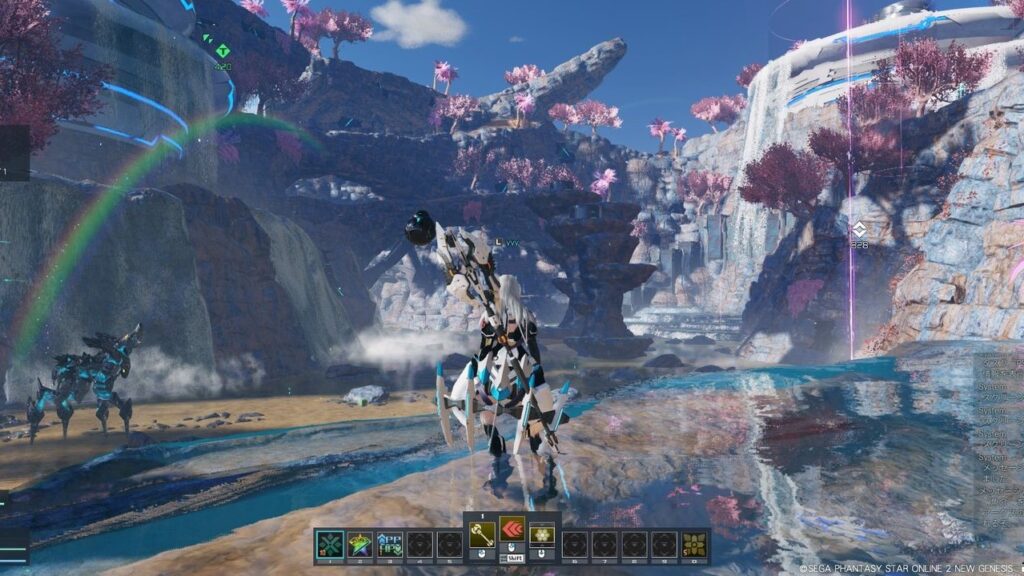The image size is (1024, 576).
Task: Select the golden wand weapon action icon
Action: point(482,535)
